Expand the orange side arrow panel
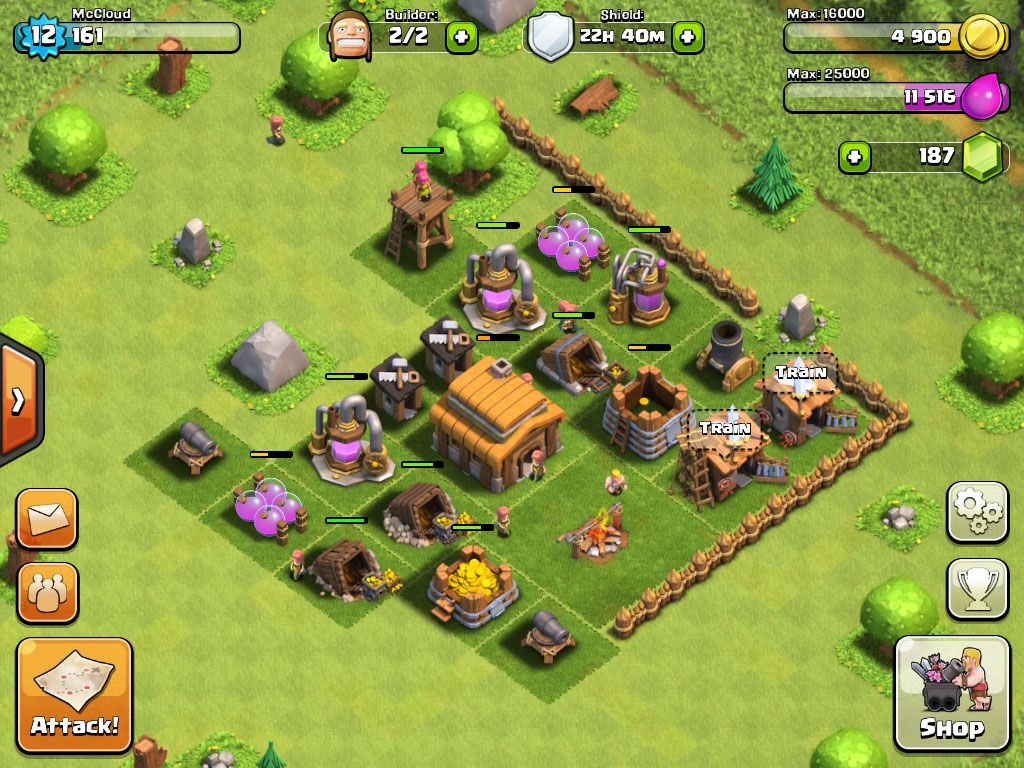The height and width of the screenshot is (768, 1024). [x=18, y=402]
